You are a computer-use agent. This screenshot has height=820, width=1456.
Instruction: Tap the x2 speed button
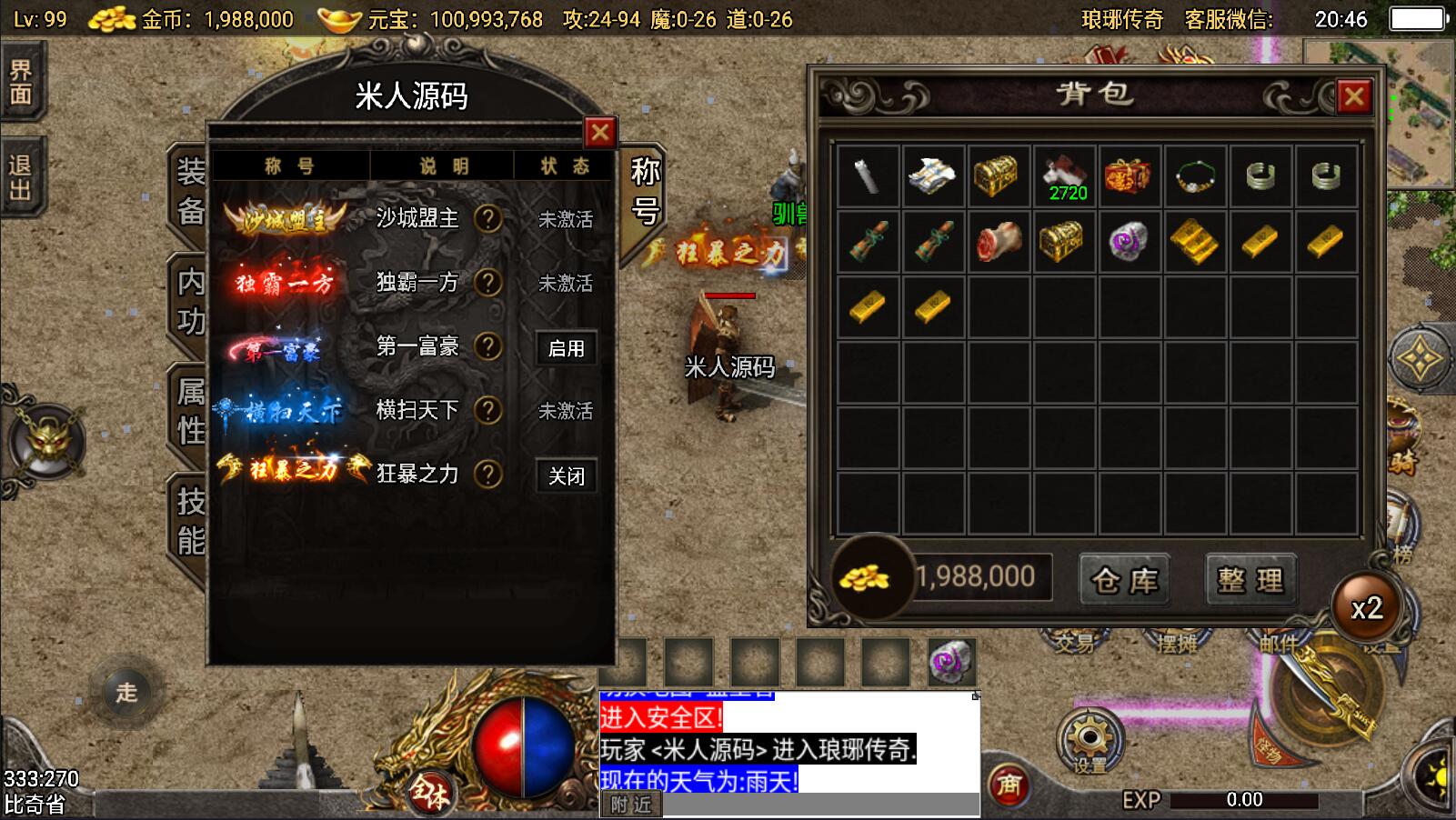point(1366,608)
